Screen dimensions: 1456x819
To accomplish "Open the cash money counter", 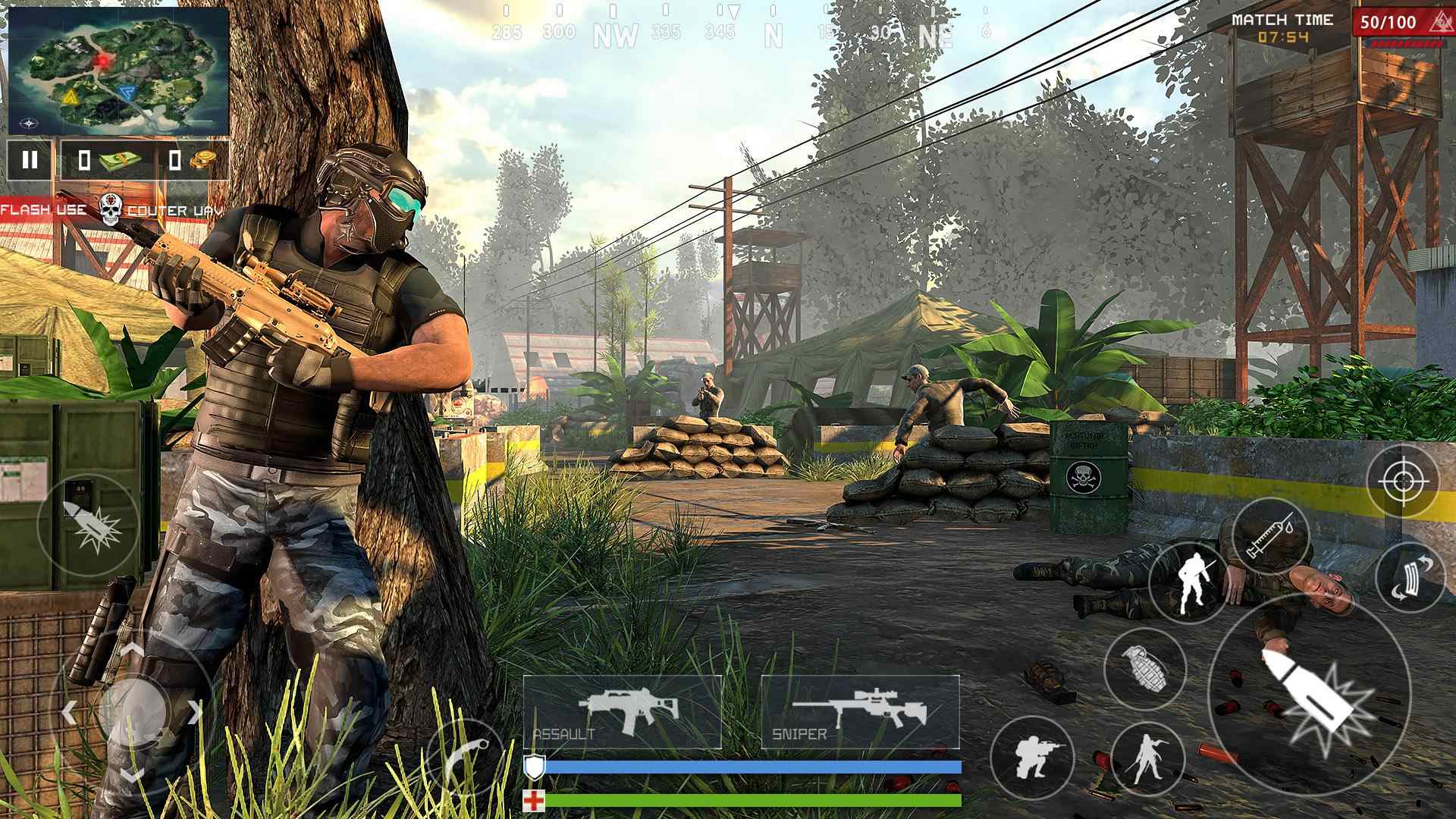I will [x=110, y=159].
